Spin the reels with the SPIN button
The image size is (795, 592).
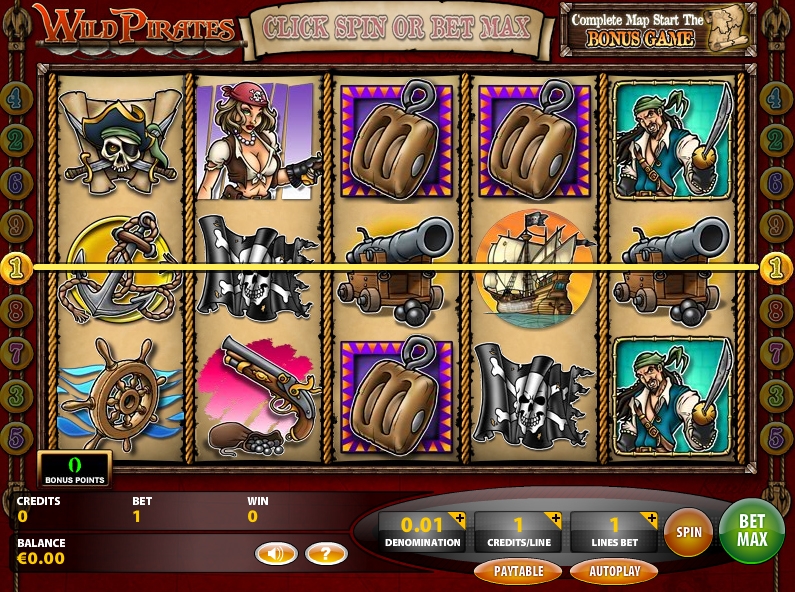tap(688, 533)
